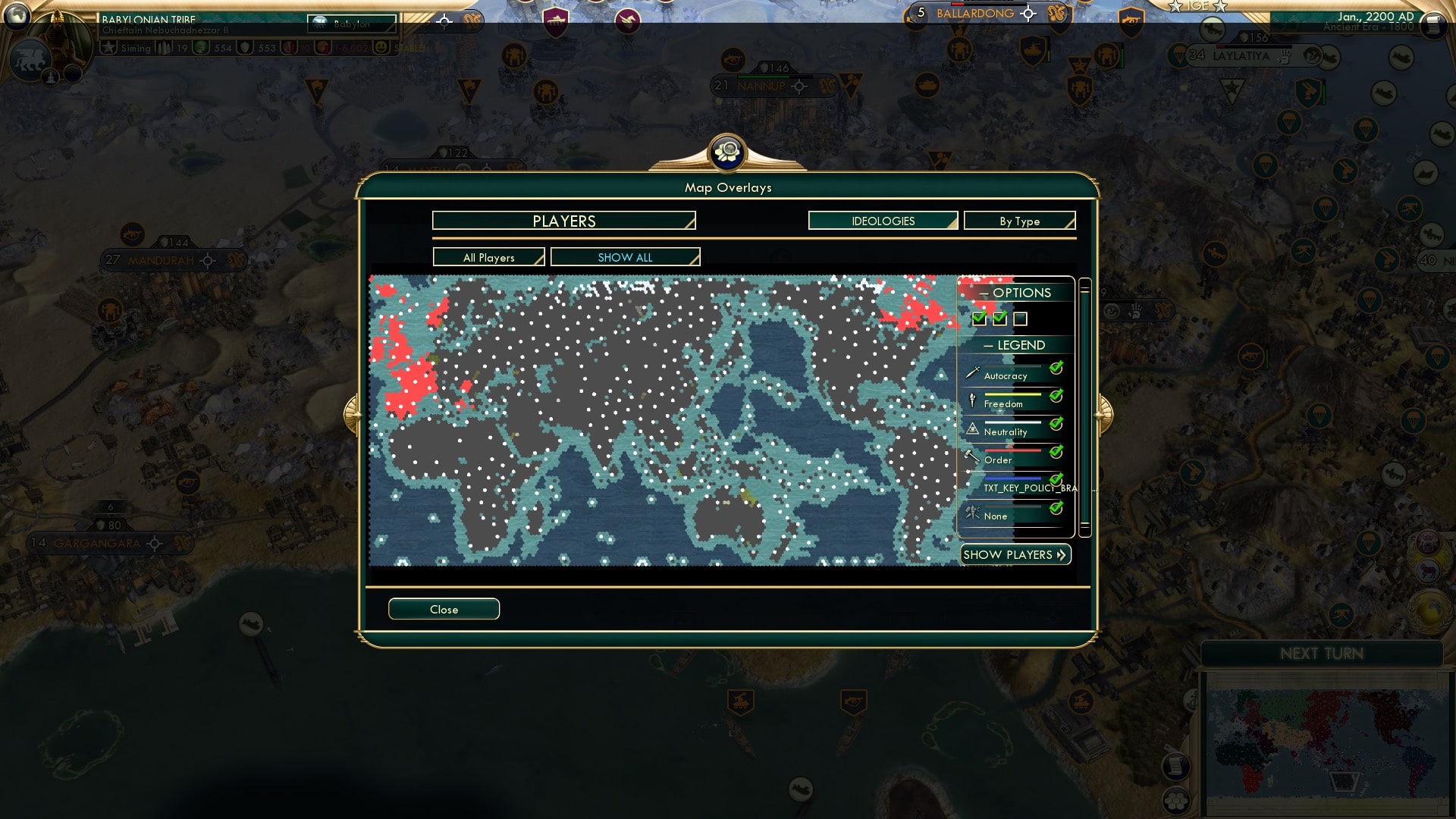Switch to the IDEOLOGIES overlay tab

pyautogui.click(x=882, y=221)
